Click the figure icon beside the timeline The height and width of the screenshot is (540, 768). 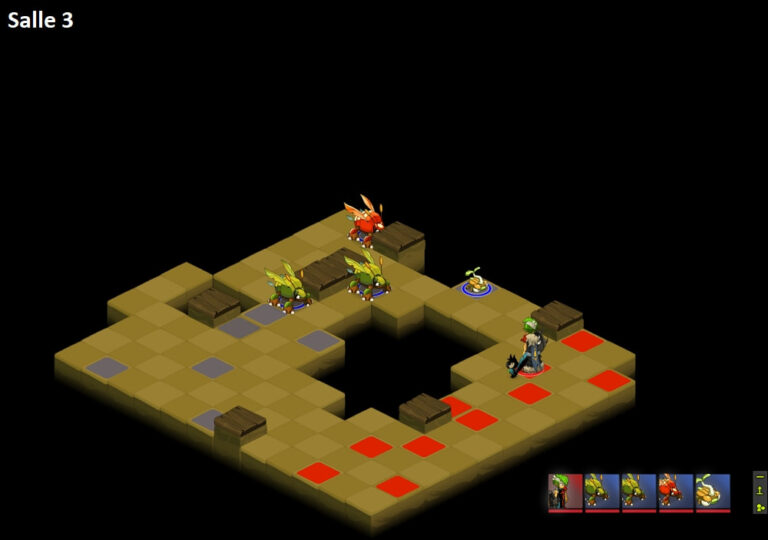point(760,492)
